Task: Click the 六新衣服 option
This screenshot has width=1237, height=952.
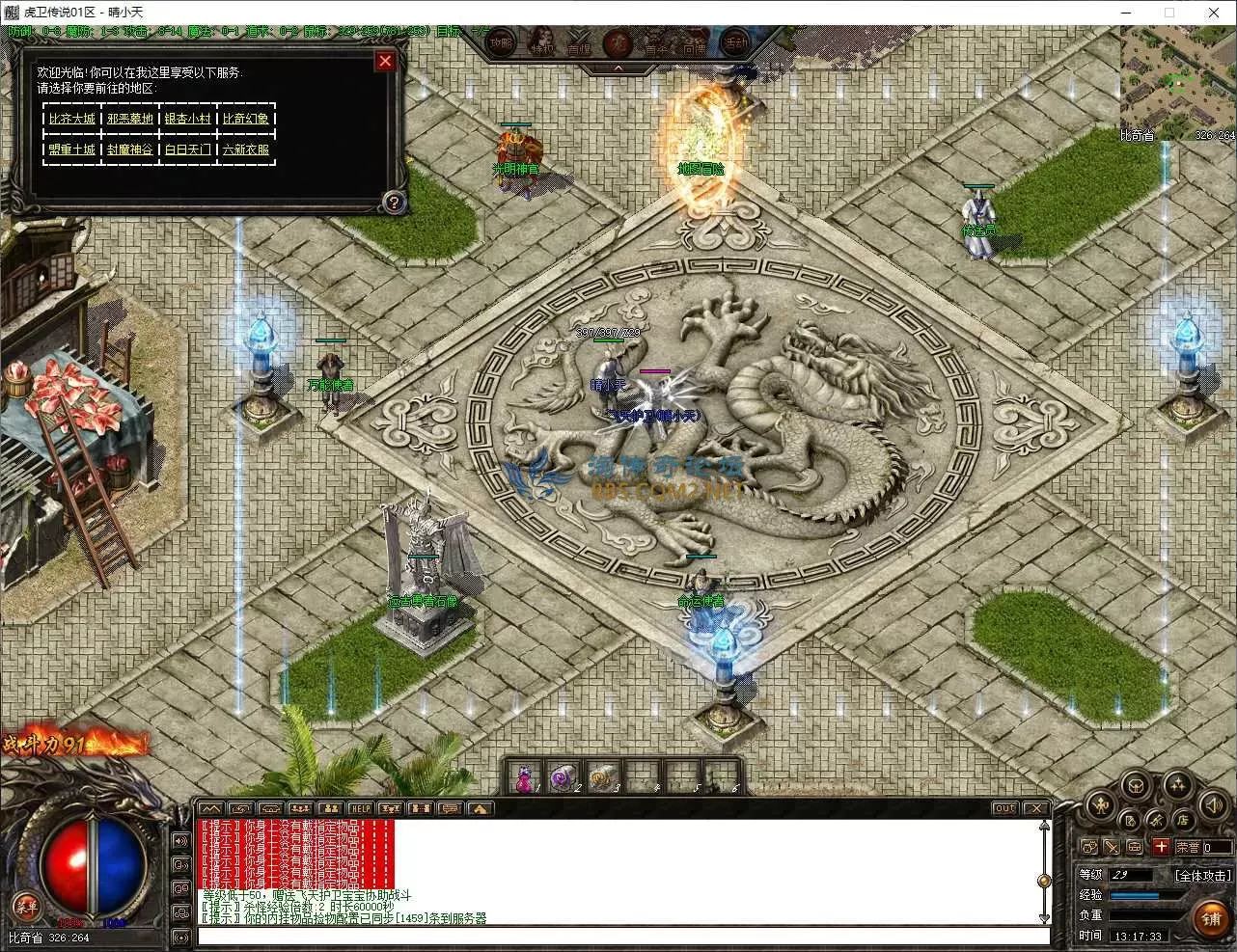Action: click(x=246, y=150)
